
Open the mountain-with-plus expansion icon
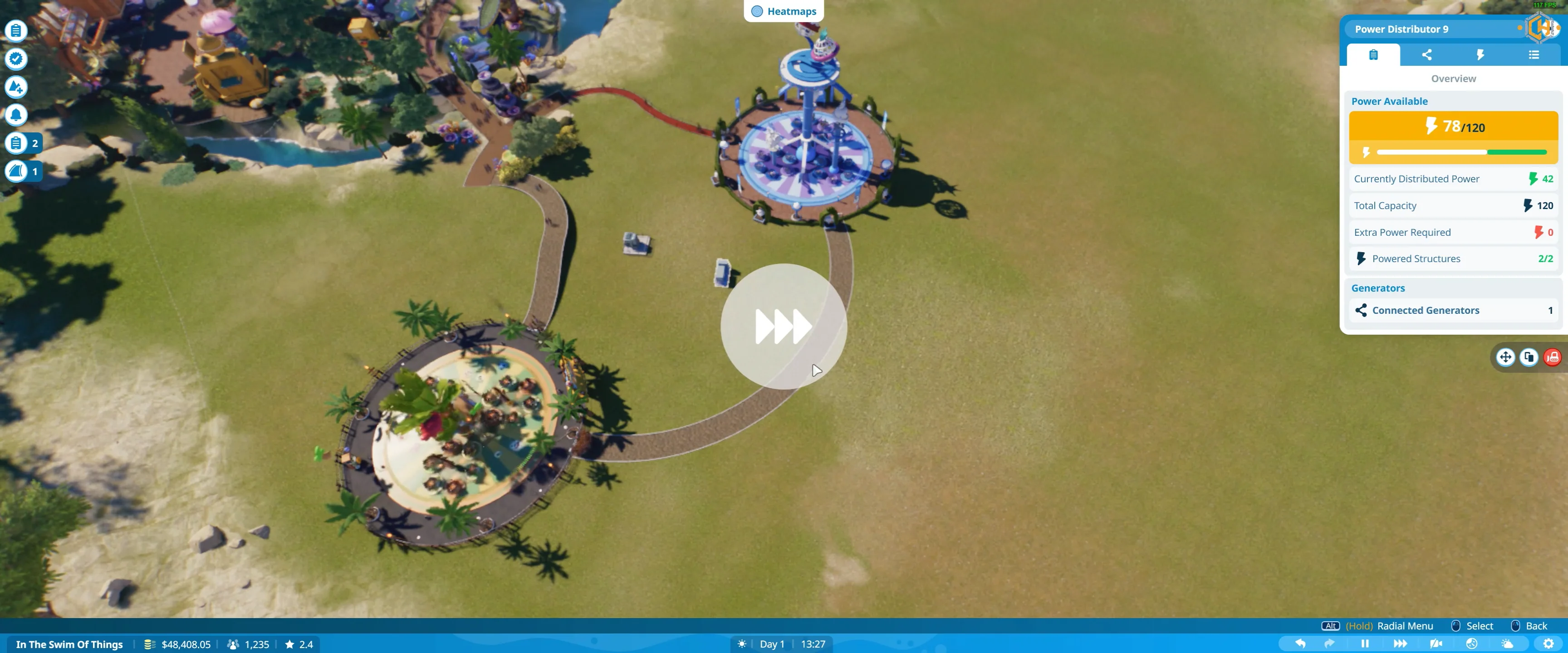coord(16,87)
